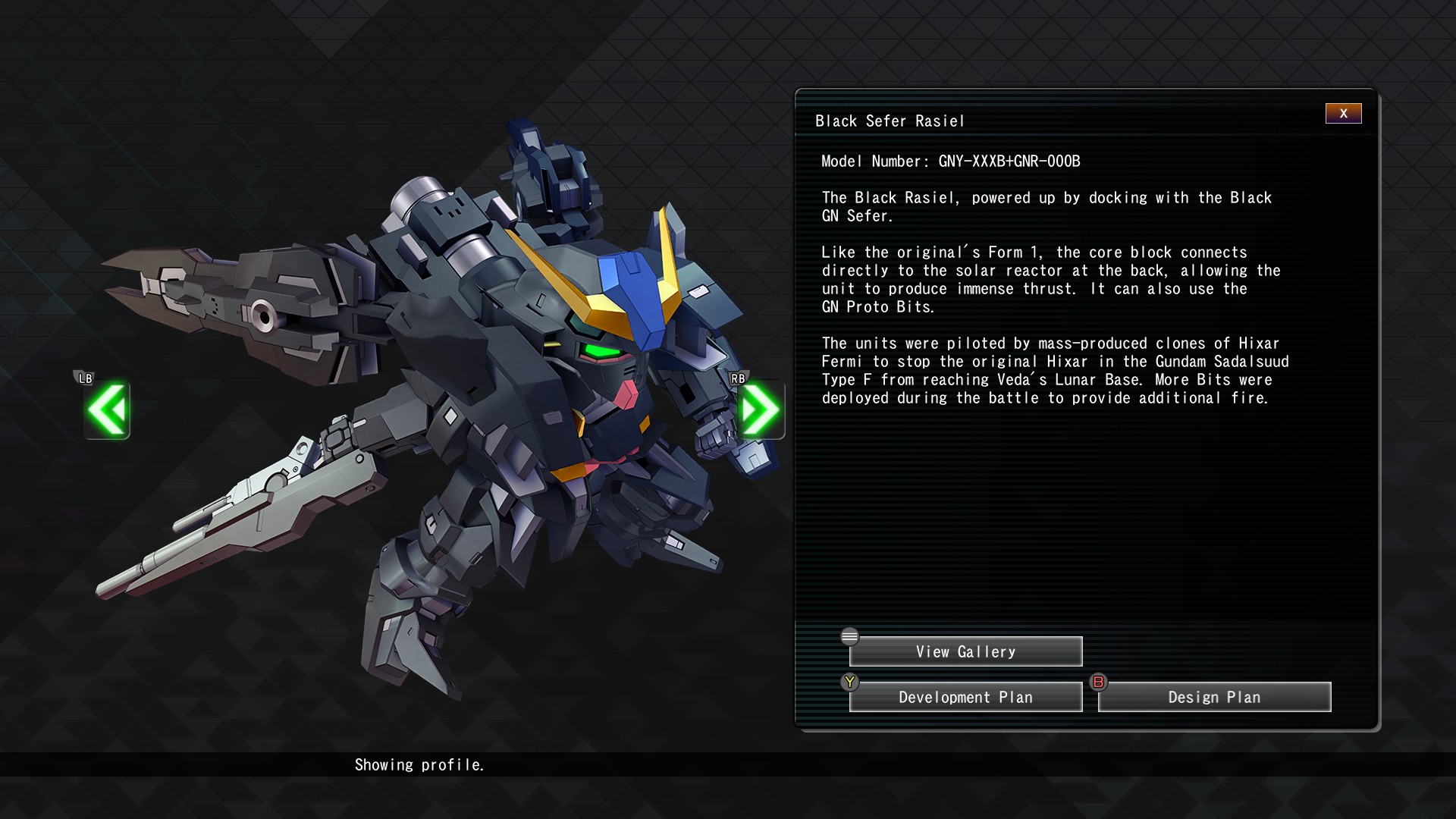Show the Development Plan

965,698
